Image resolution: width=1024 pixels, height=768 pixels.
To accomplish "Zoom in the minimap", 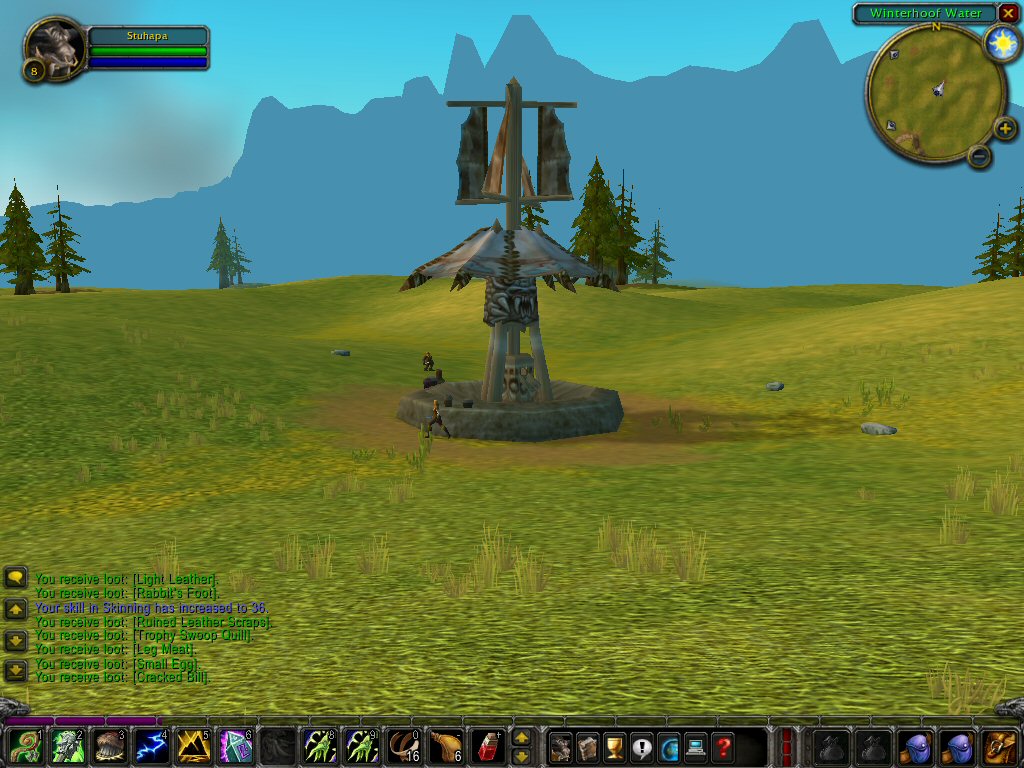I will (x=1005, y=129).
